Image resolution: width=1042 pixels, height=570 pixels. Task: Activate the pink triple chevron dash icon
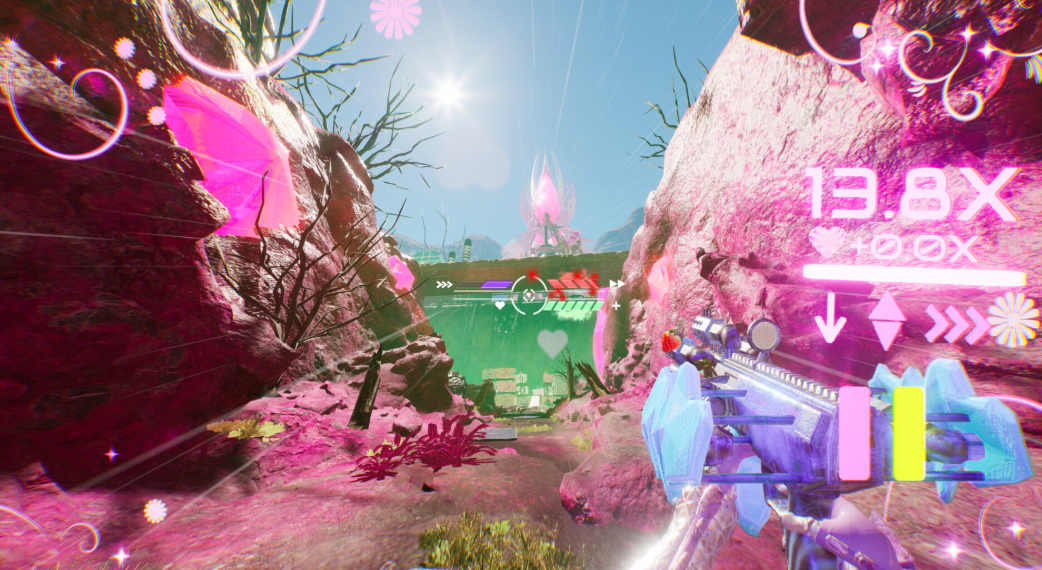954,323
